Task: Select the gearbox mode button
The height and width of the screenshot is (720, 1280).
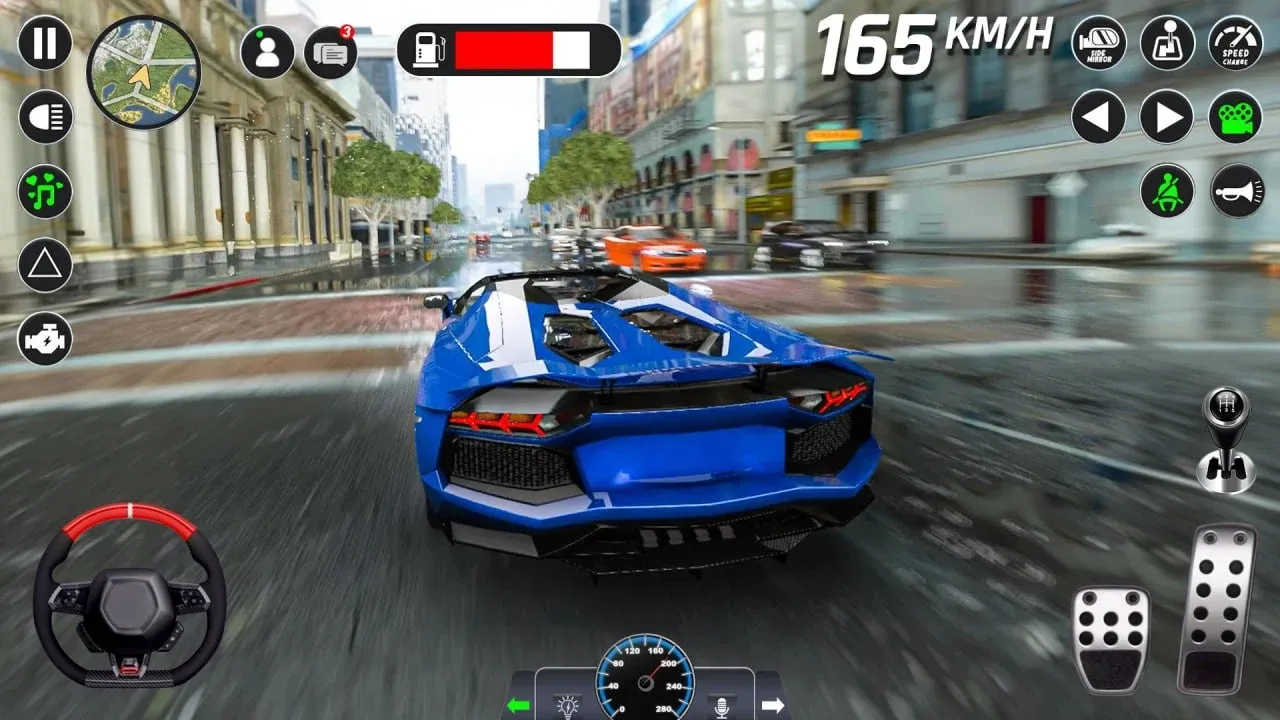Action: click(x=1167, y=43)
